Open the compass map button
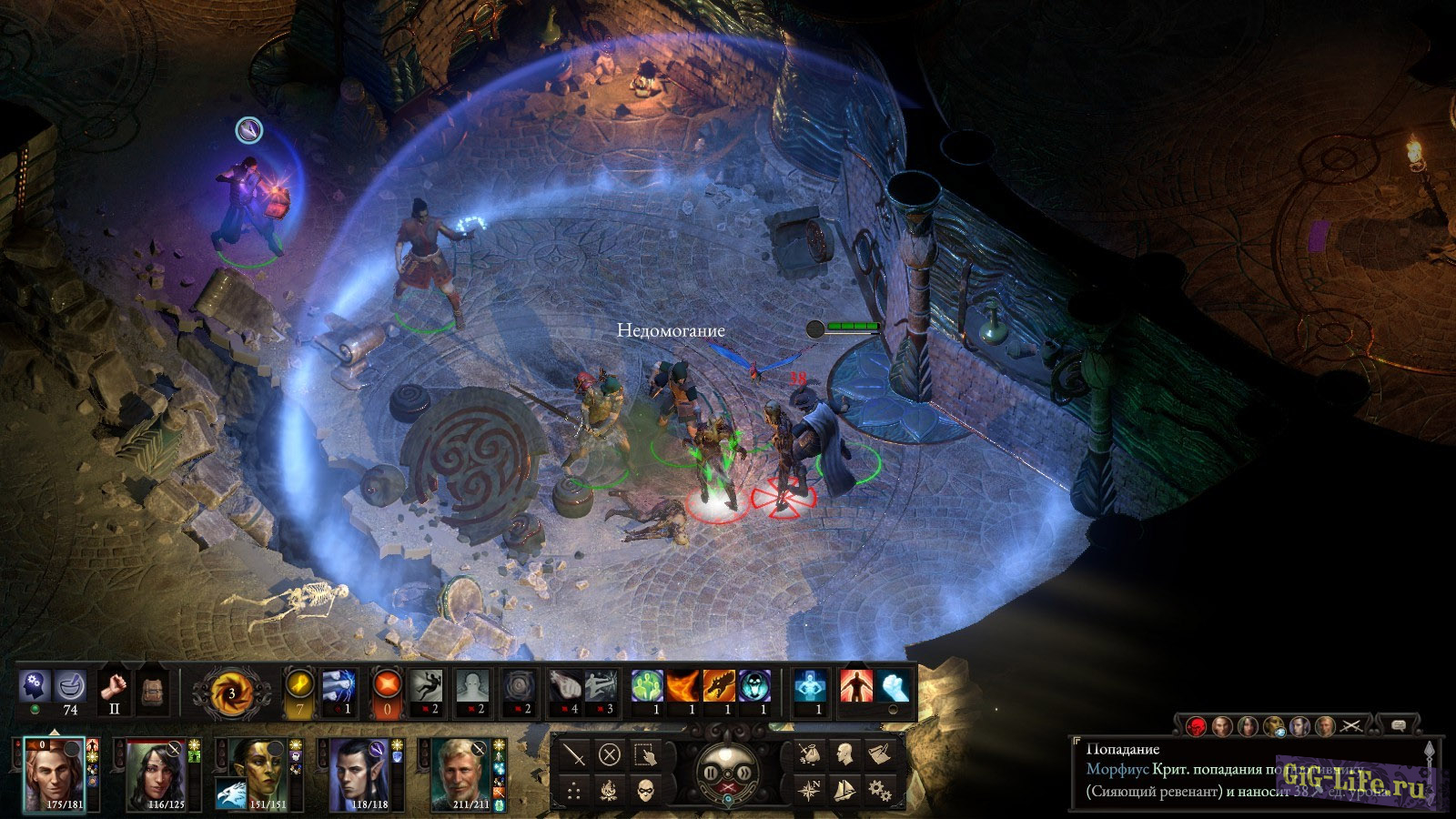 809,789
